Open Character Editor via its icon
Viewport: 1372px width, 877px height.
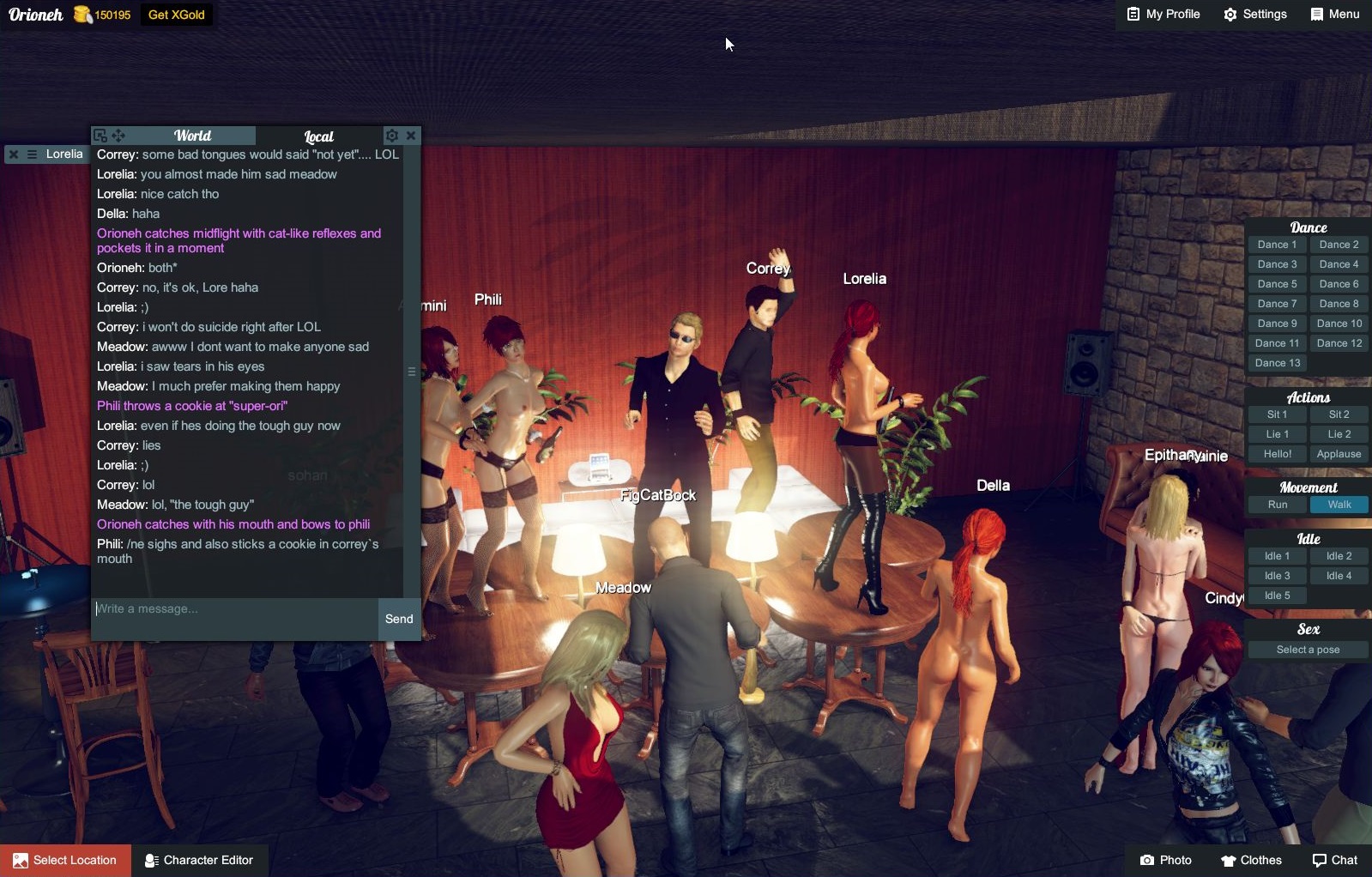(150, 860)
